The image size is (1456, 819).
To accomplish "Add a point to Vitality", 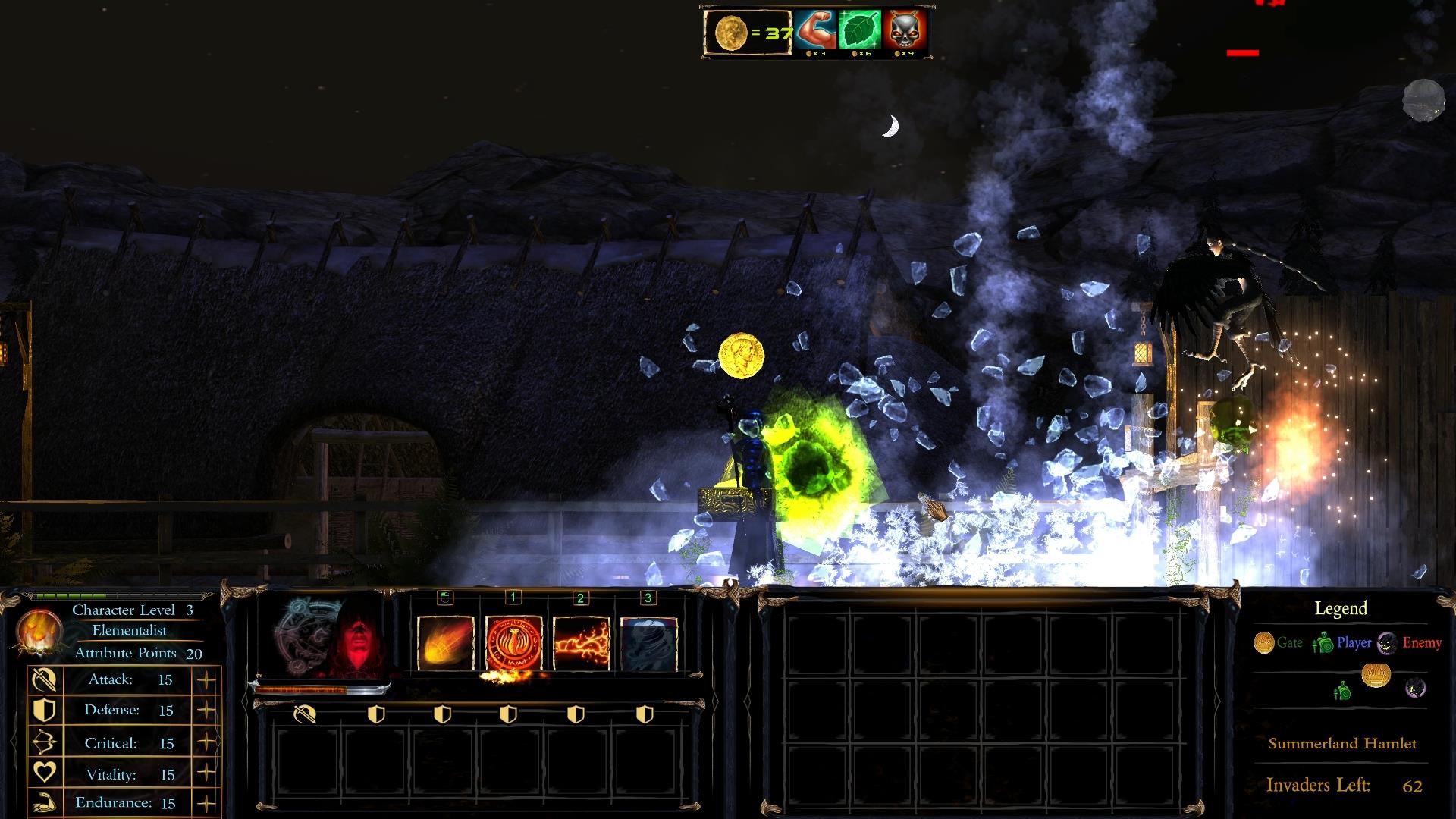I will point(206,773).
